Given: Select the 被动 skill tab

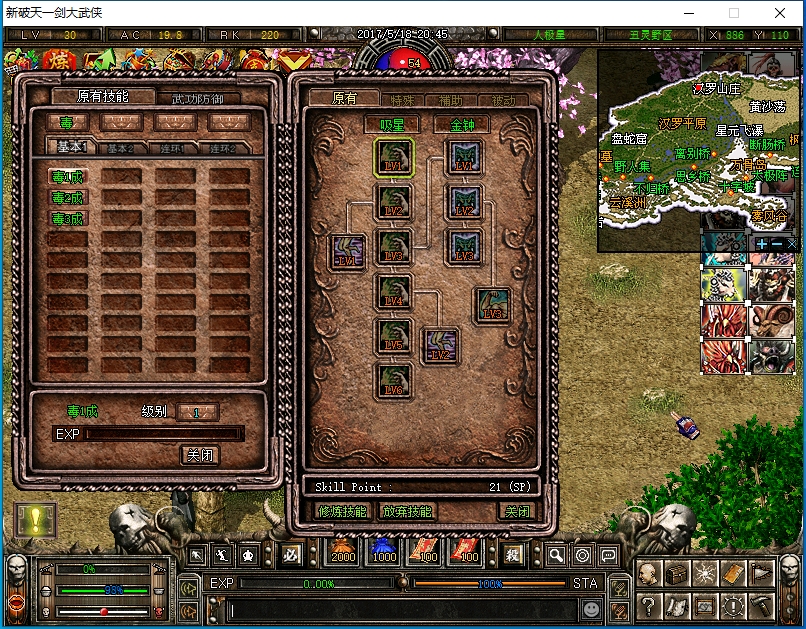Looking at the screenshot, I should [503, 100].
